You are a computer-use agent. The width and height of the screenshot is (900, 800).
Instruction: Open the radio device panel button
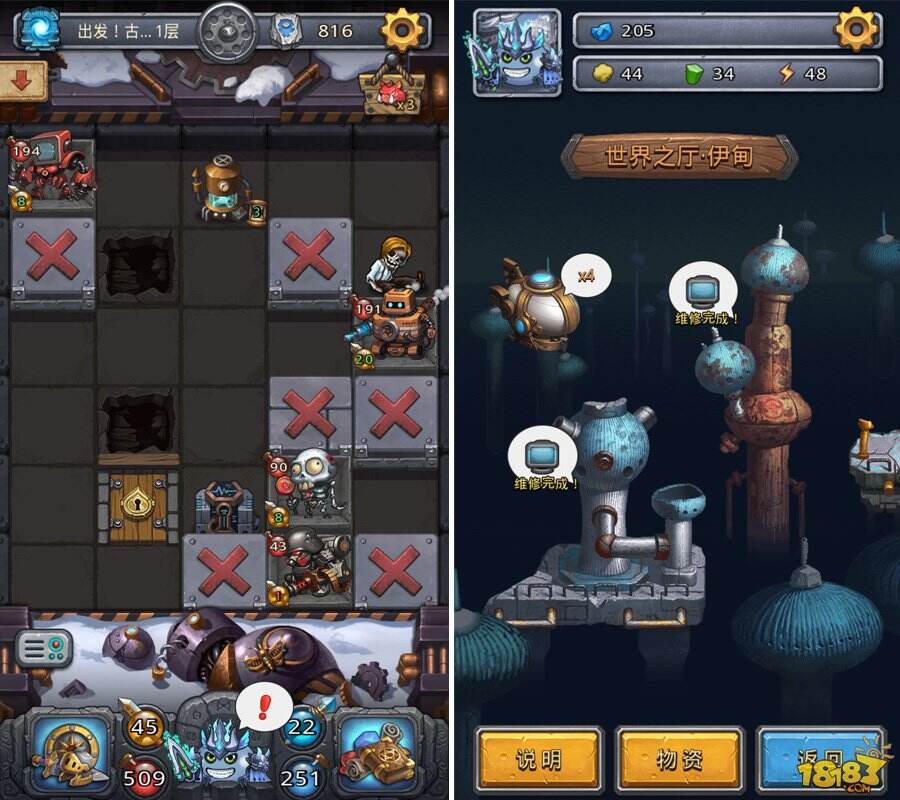tap(44, 650)
